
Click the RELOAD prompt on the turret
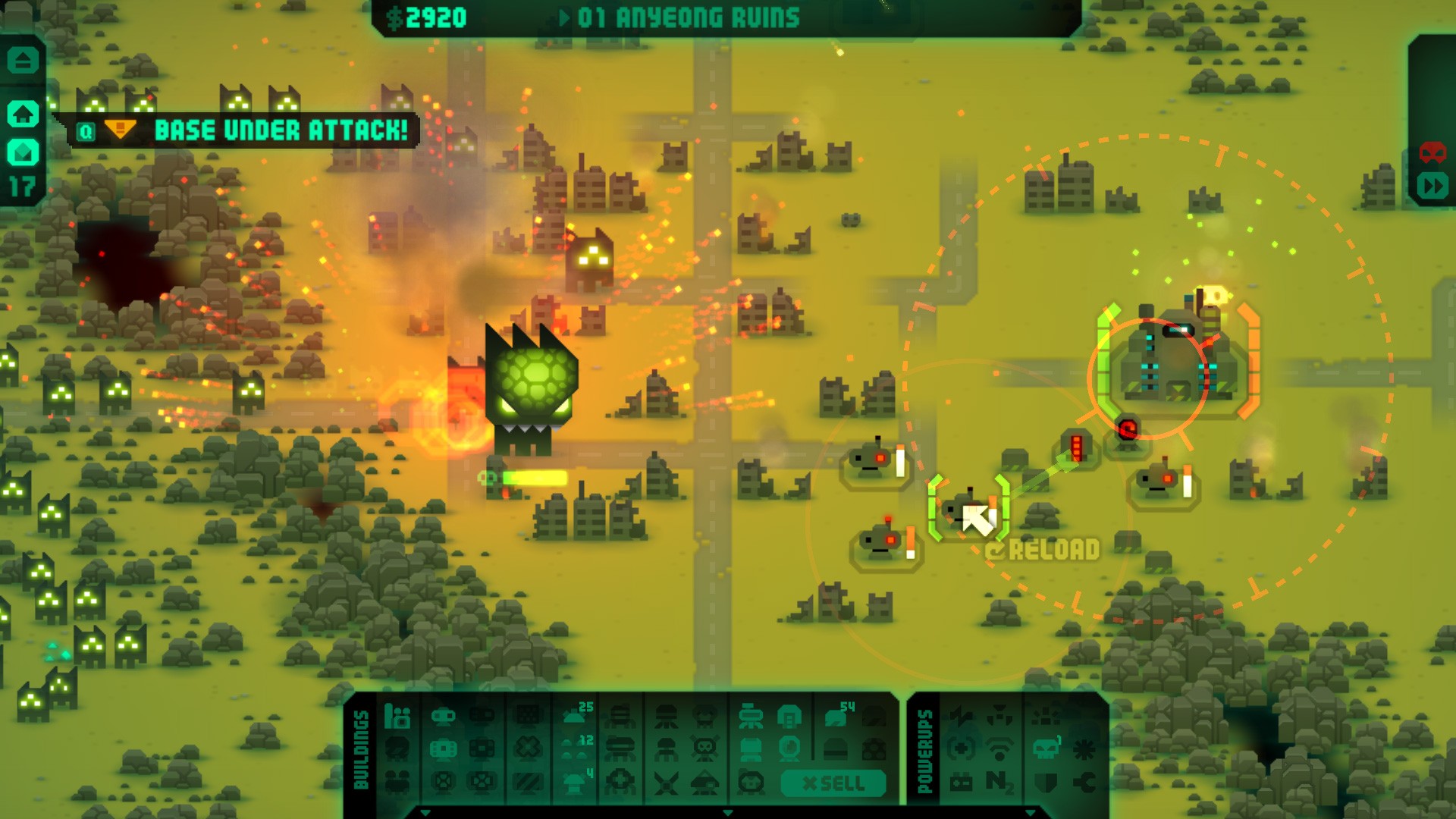(x=1043, y=549)
